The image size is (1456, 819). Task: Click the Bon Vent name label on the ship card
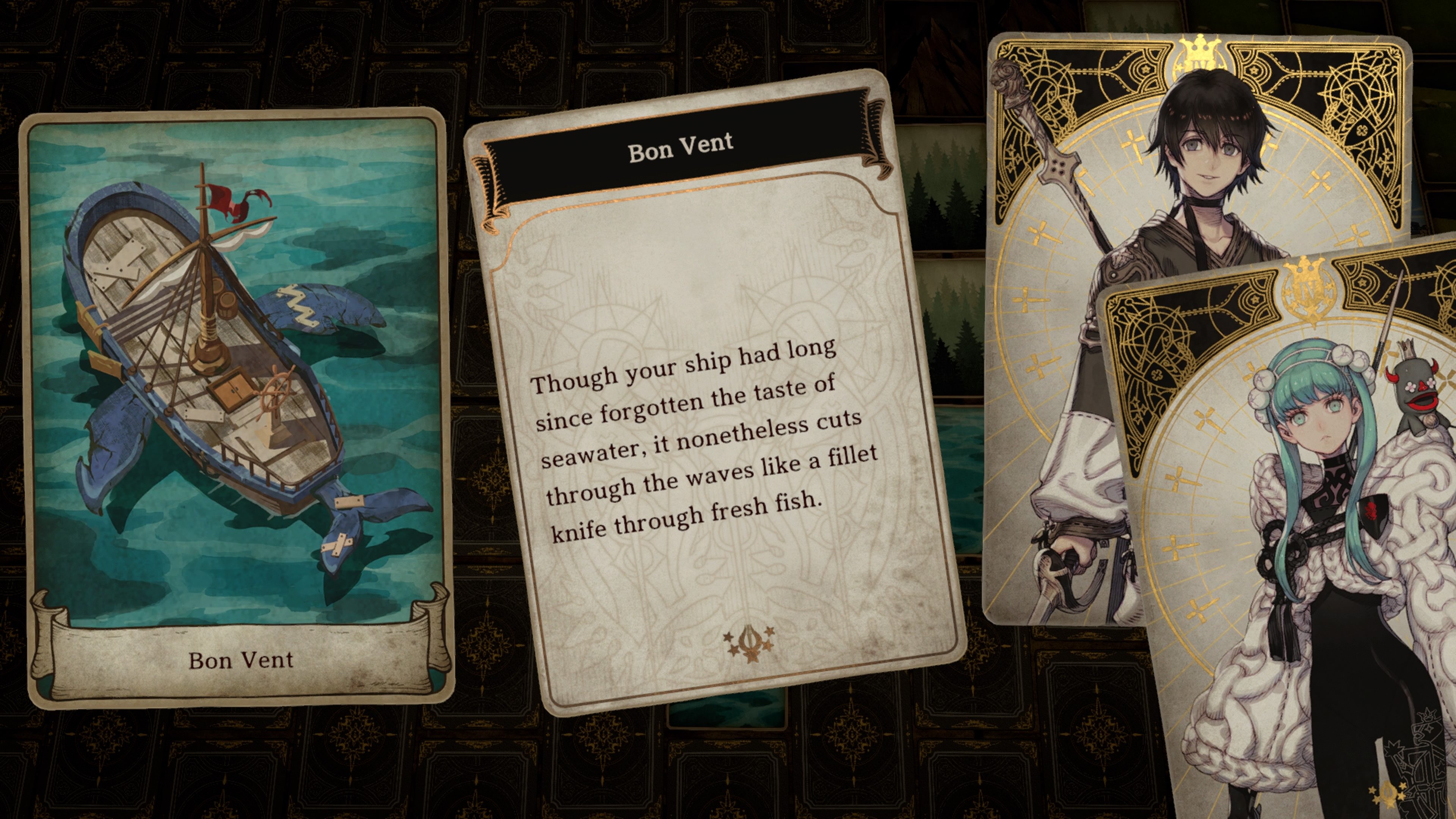point(240,661)
